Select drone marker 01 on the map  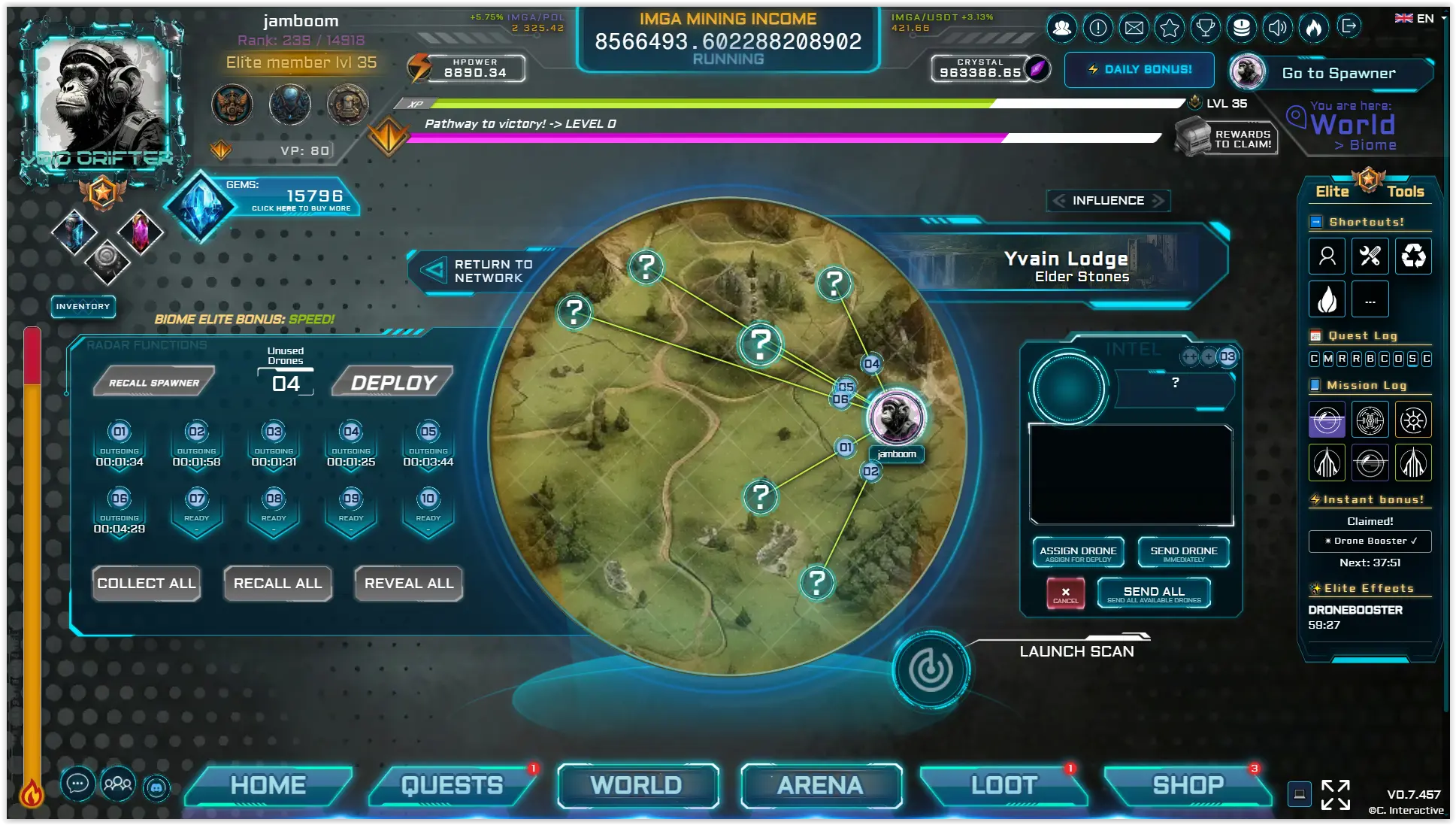click(x=844, y=447)
